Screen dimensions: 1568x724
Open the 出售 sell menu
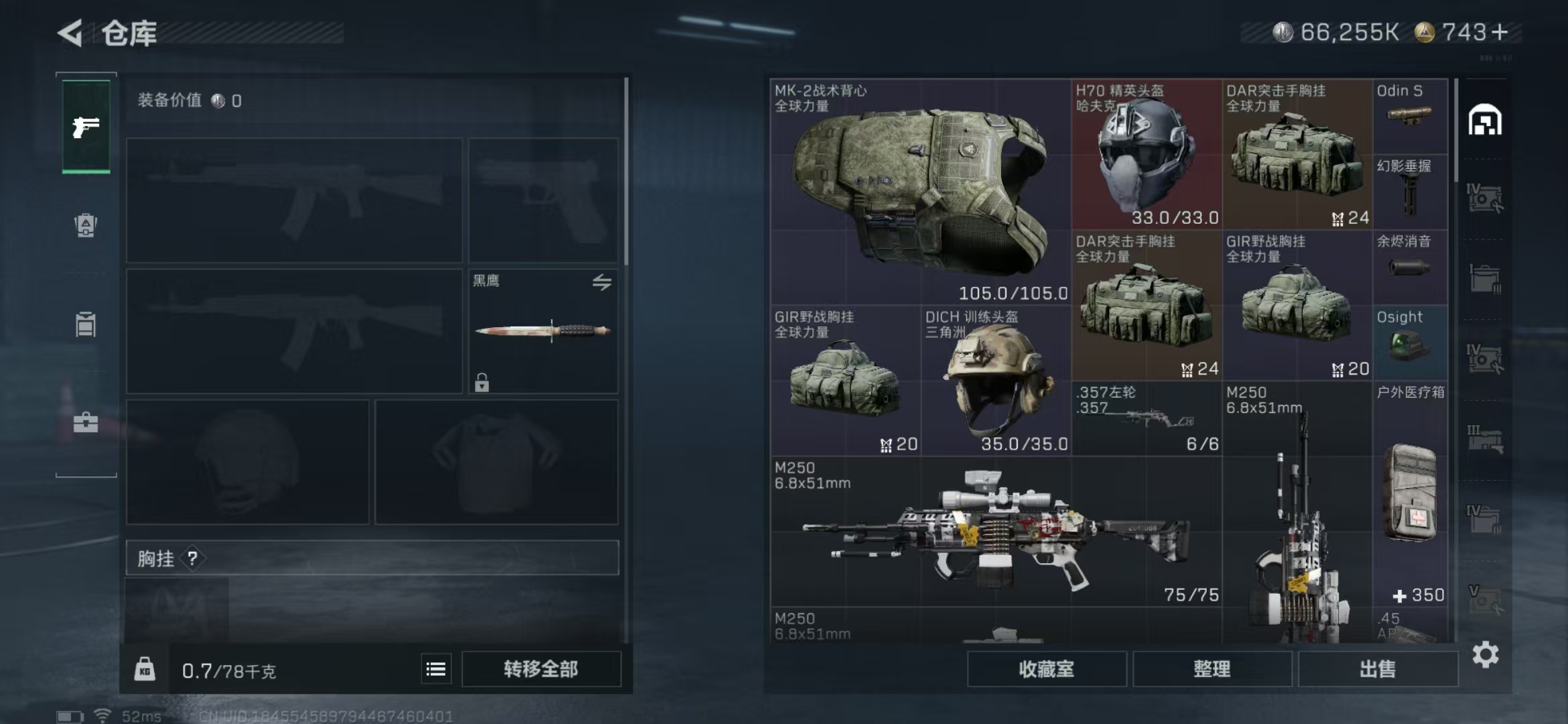pos(1378,669)
